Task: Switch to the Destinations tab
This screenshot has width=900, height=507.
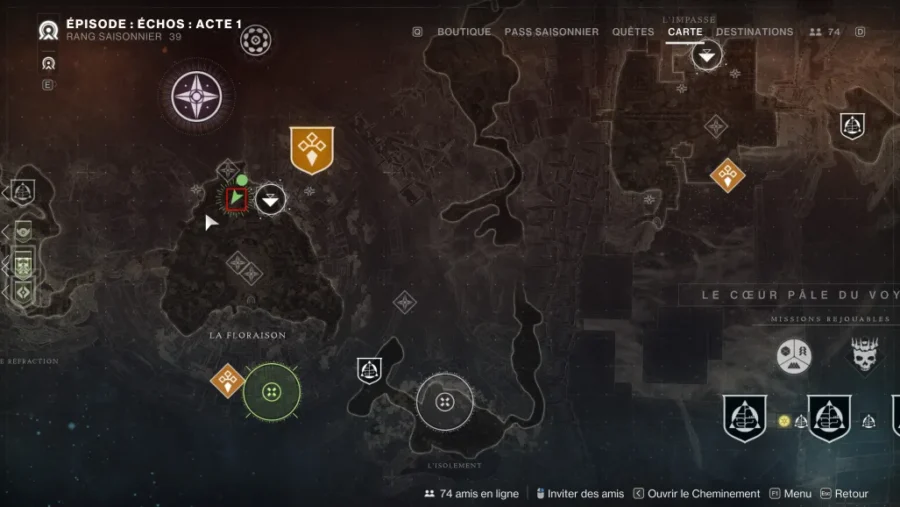Action: click(754, 32)
